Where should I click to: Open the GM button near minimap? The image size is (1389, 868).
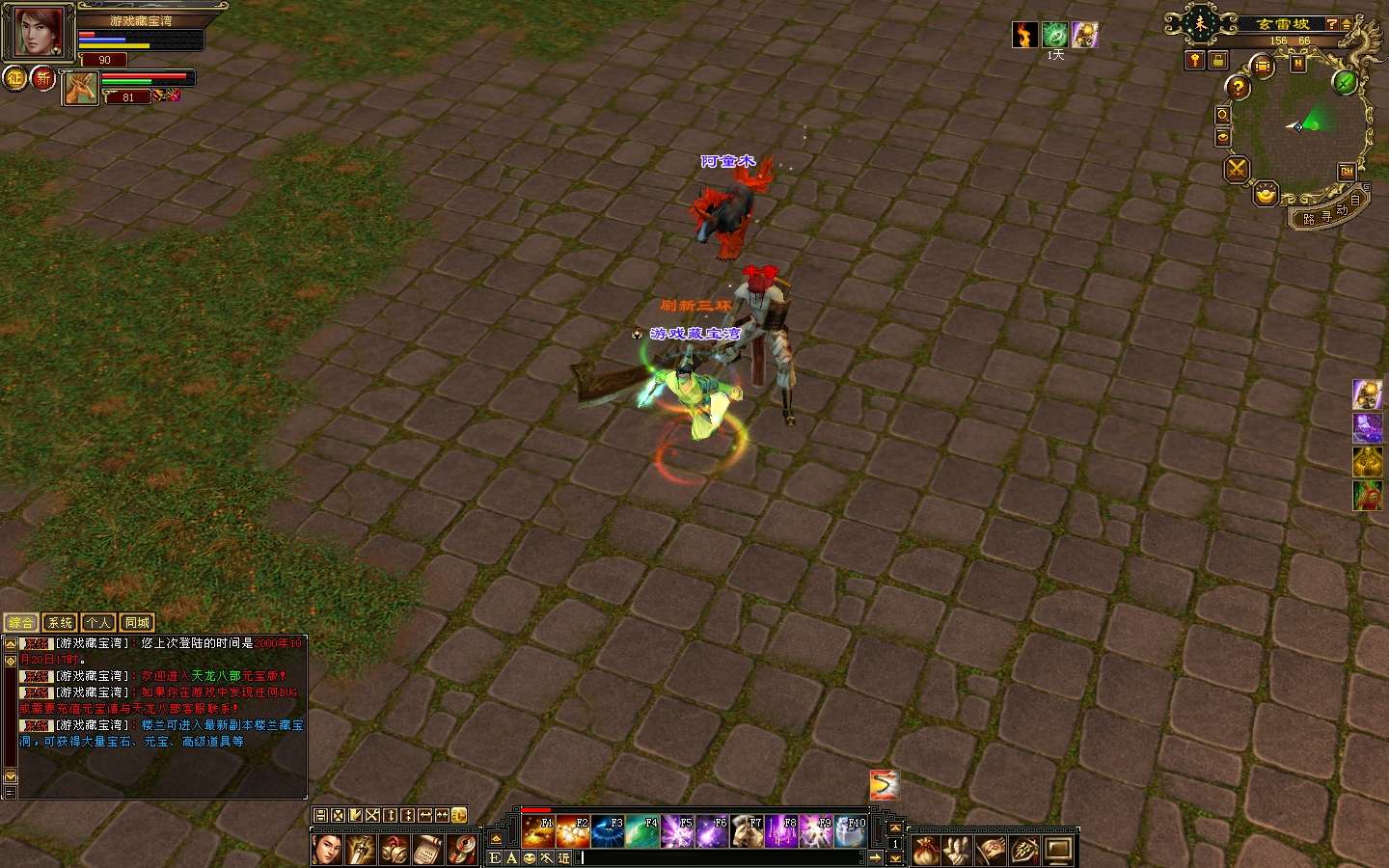click(x=1347, y=172)
